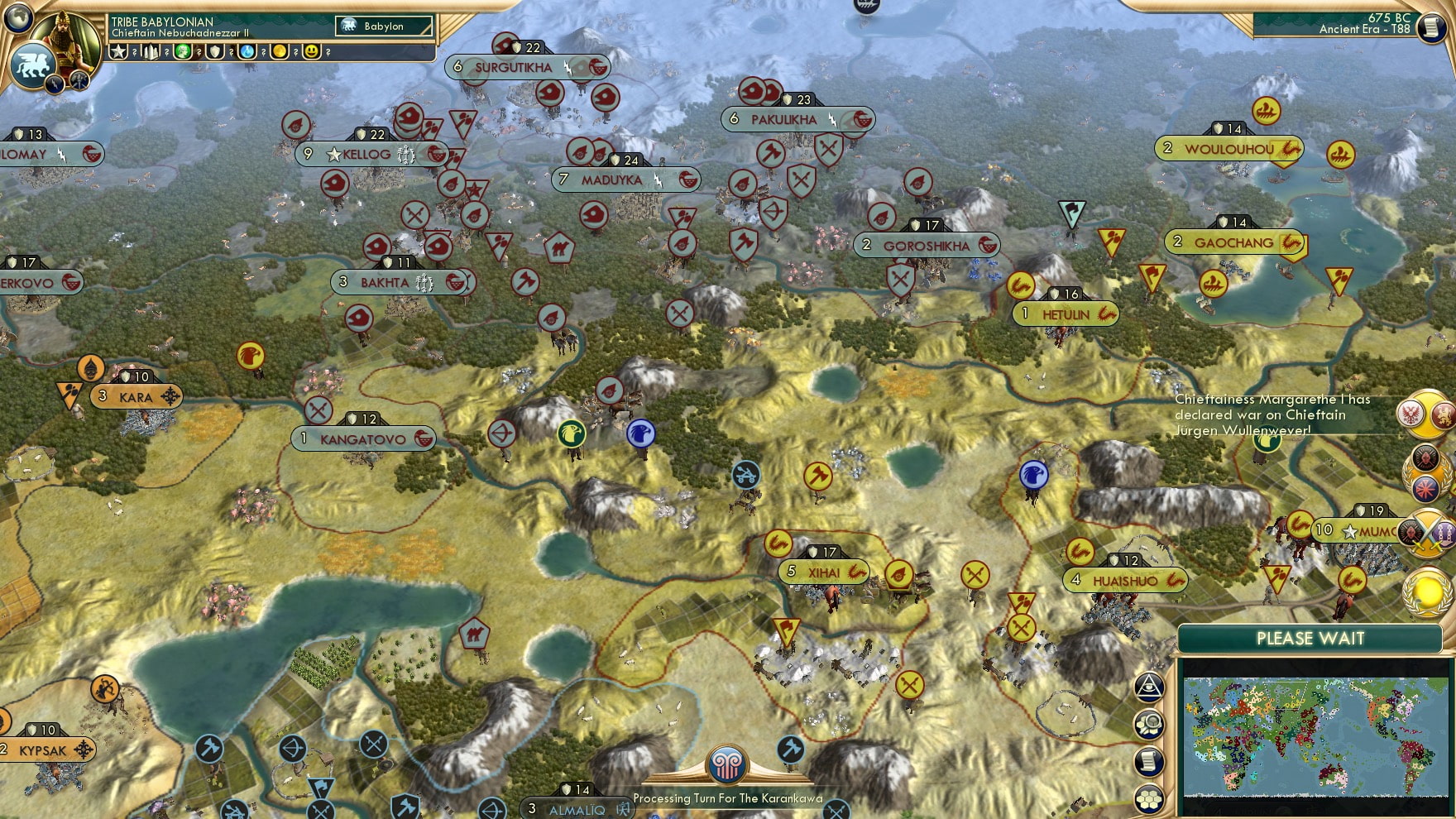Open the Babylon city selection dropdown
The image size is (1456, 819).
pos(383,26)
